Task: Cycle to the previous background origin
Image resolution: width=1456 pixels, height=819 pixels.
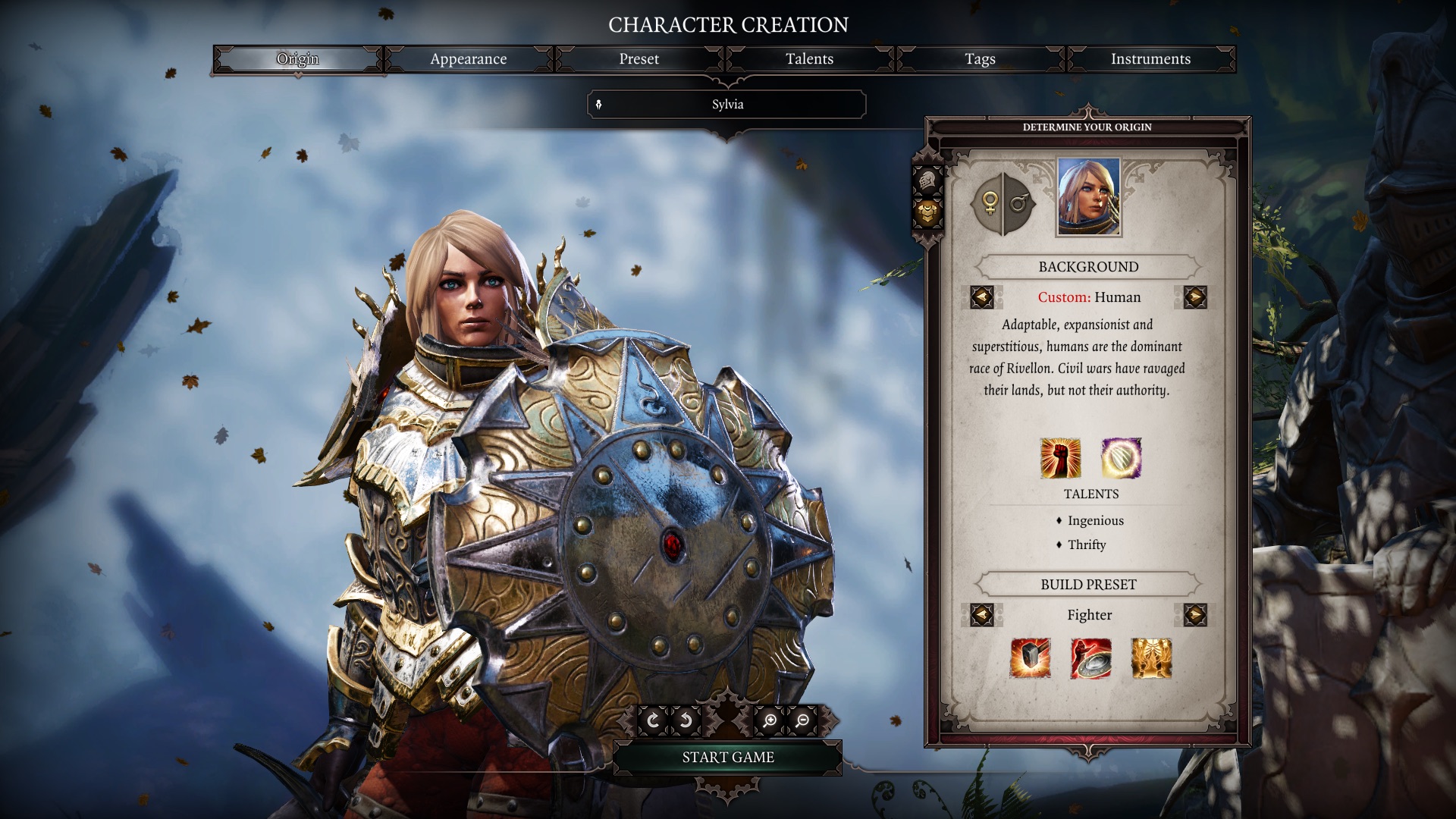Action: click(x=982, y=297)
